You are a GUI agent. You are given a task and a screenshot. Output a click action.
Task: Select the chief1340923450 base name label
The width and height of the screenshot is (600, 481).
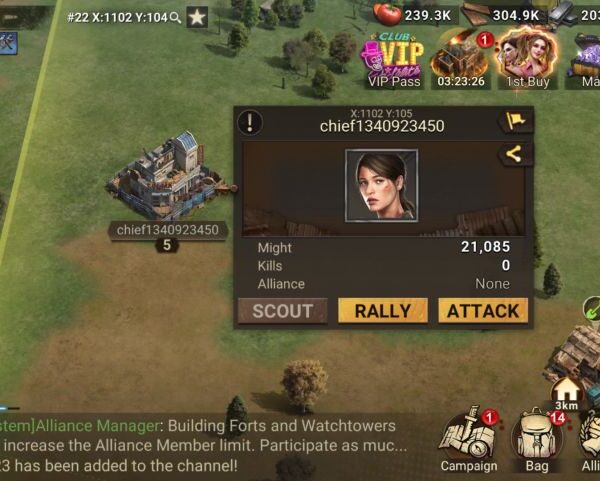[x=166, y=230]
